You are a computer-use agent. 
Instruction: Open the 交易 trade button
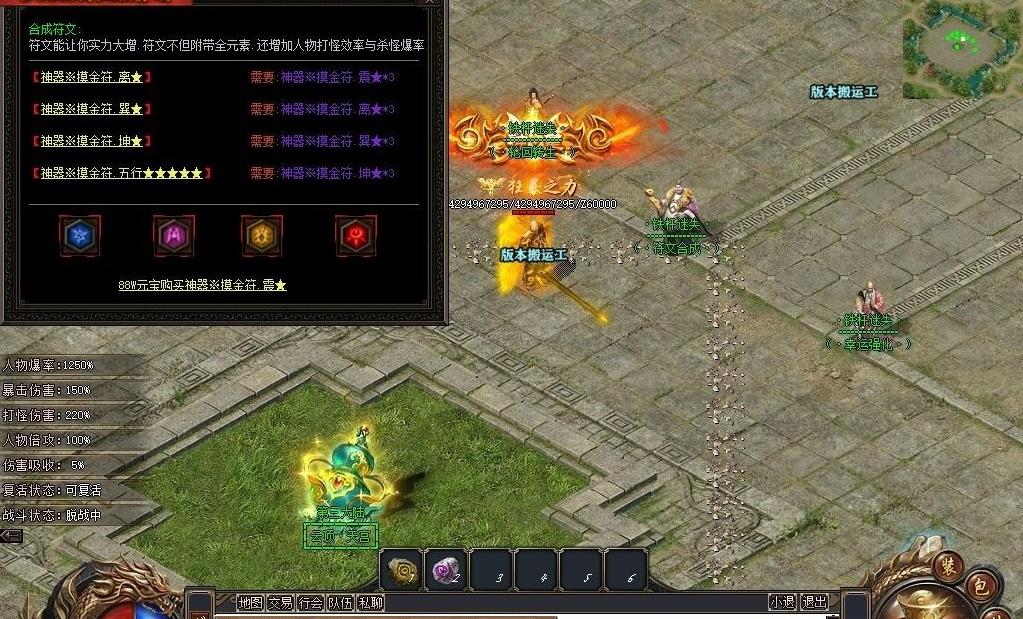(280, 602)
